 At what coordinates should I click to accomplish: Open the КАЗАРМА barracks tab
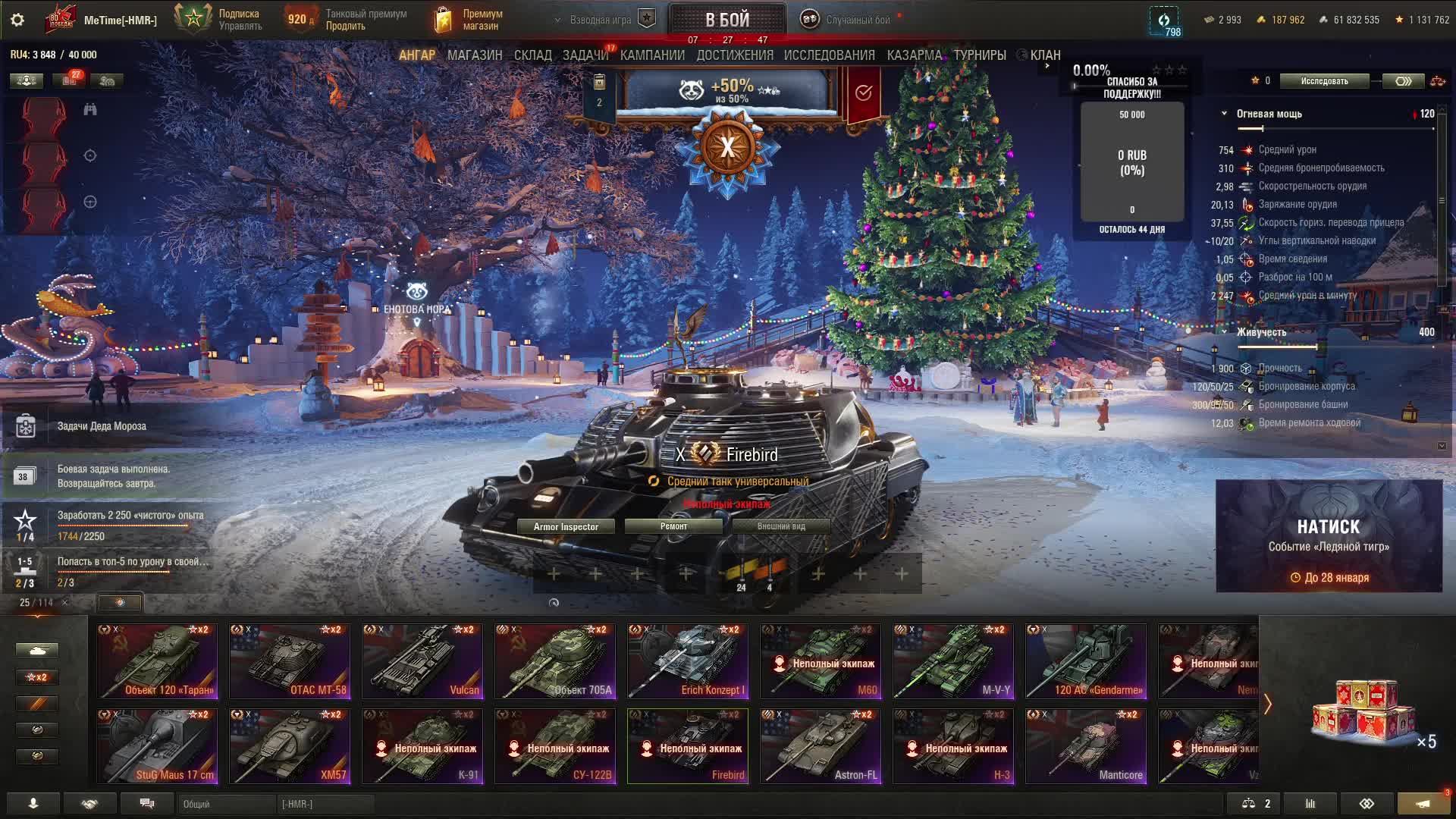tap(914, 55)
